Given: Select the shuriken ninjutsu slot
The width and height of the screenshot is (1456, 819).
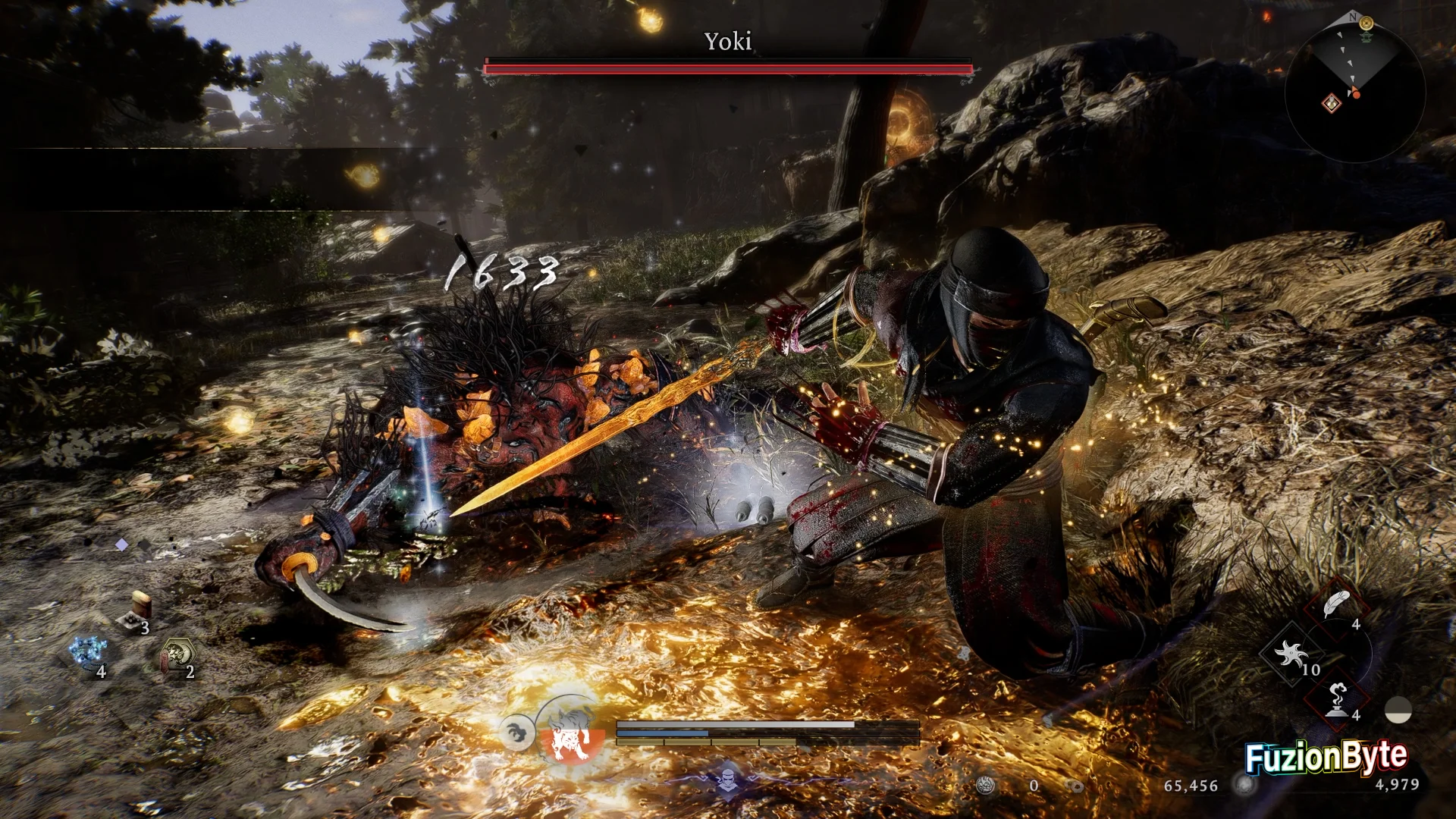Looking at the screenshot, I should (1291, 654).
